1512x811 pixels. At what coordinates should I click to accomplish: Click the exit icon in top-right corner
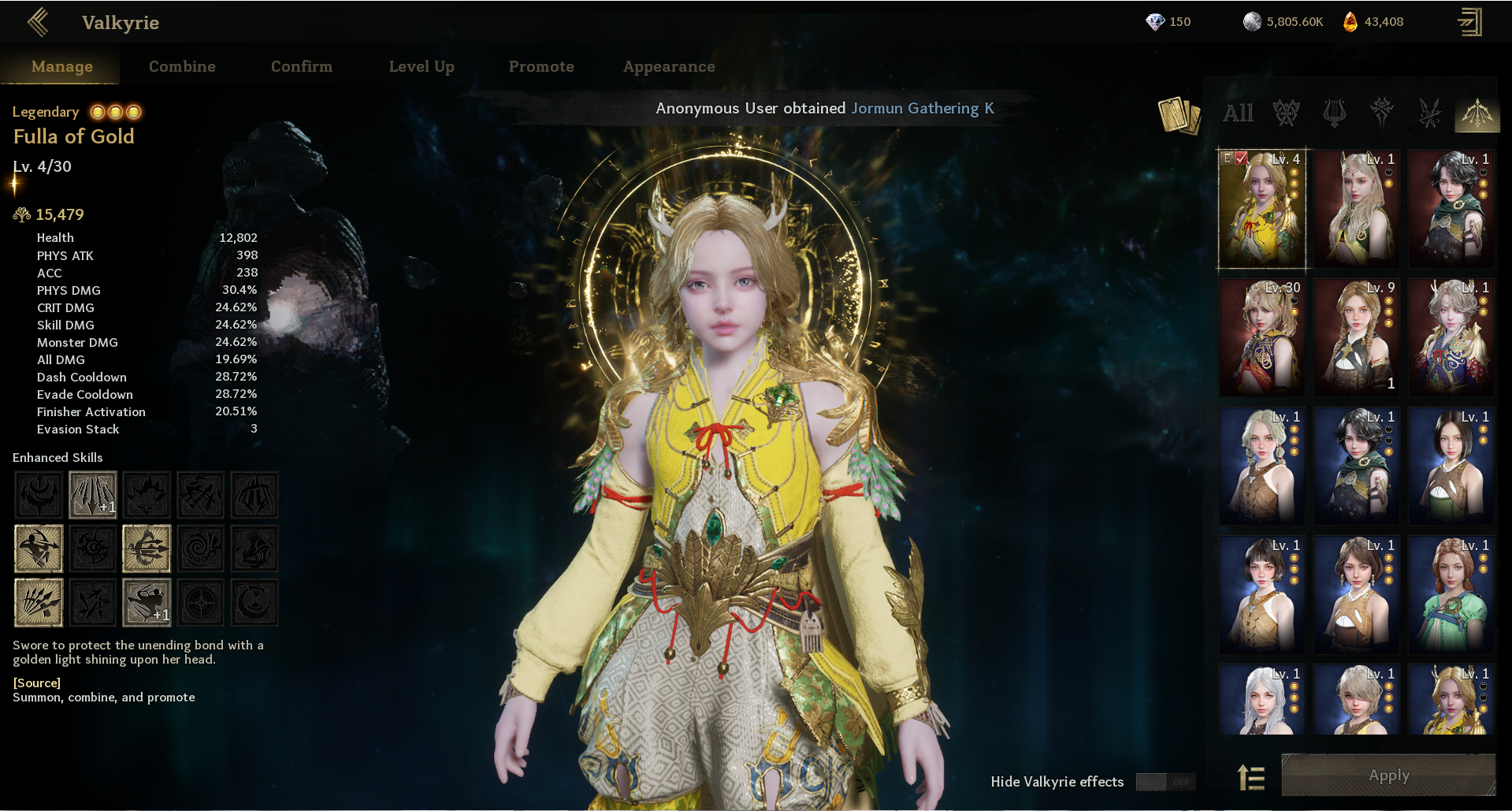click(1469, 22)
